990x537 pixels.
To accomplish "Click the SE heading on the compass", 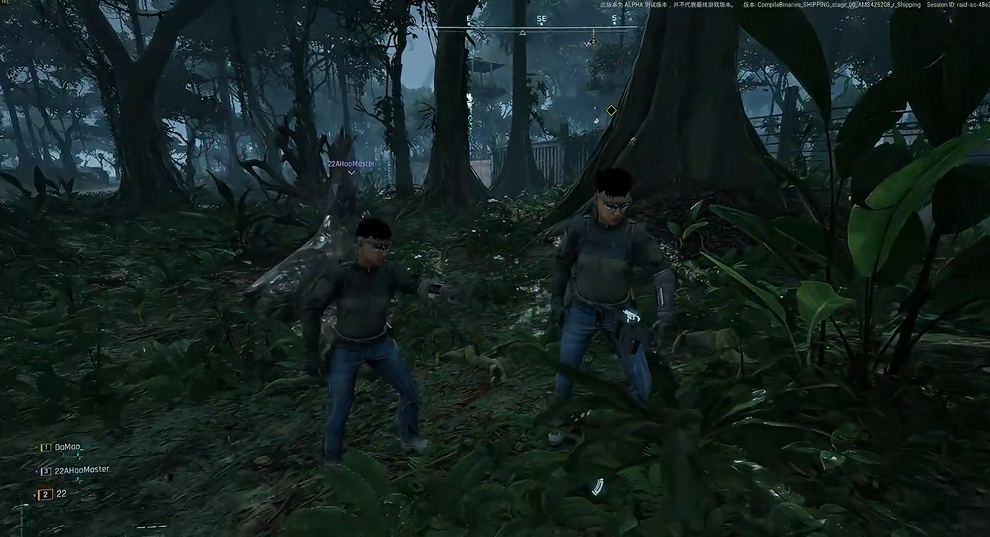I will (541, 19).
